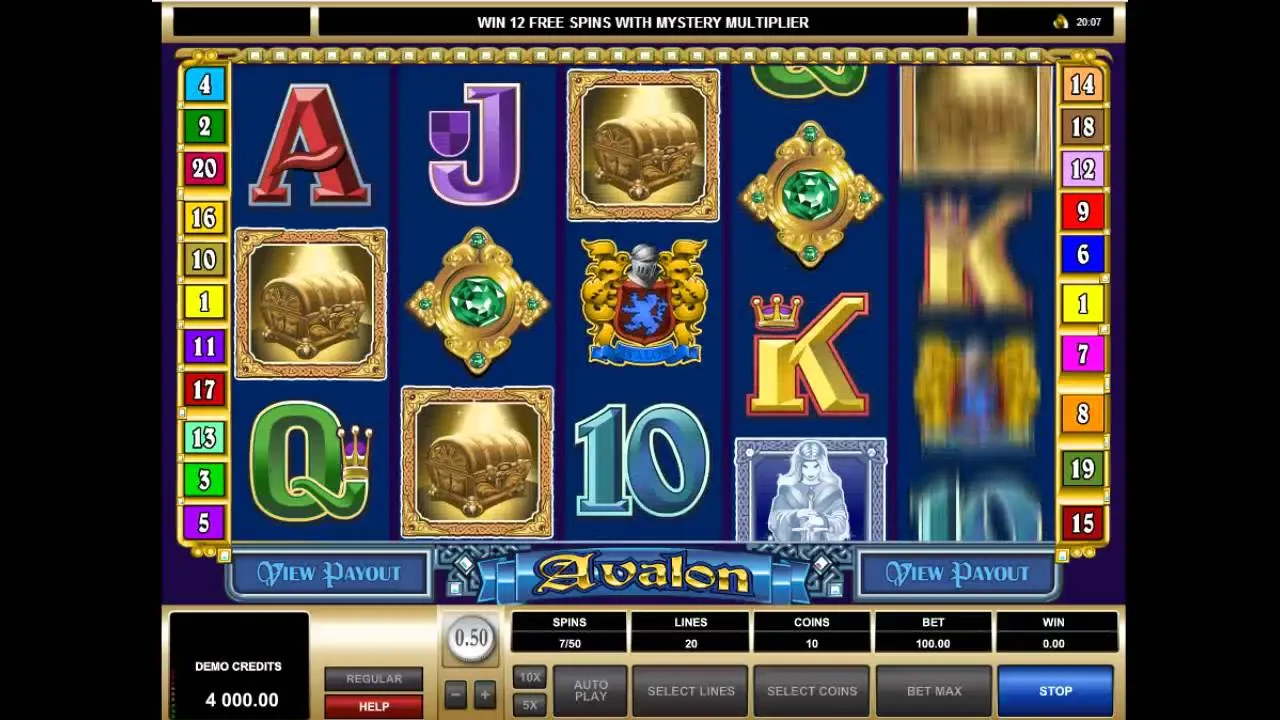
Task: Open the Auto Play settings
Action: coord(589,690)
